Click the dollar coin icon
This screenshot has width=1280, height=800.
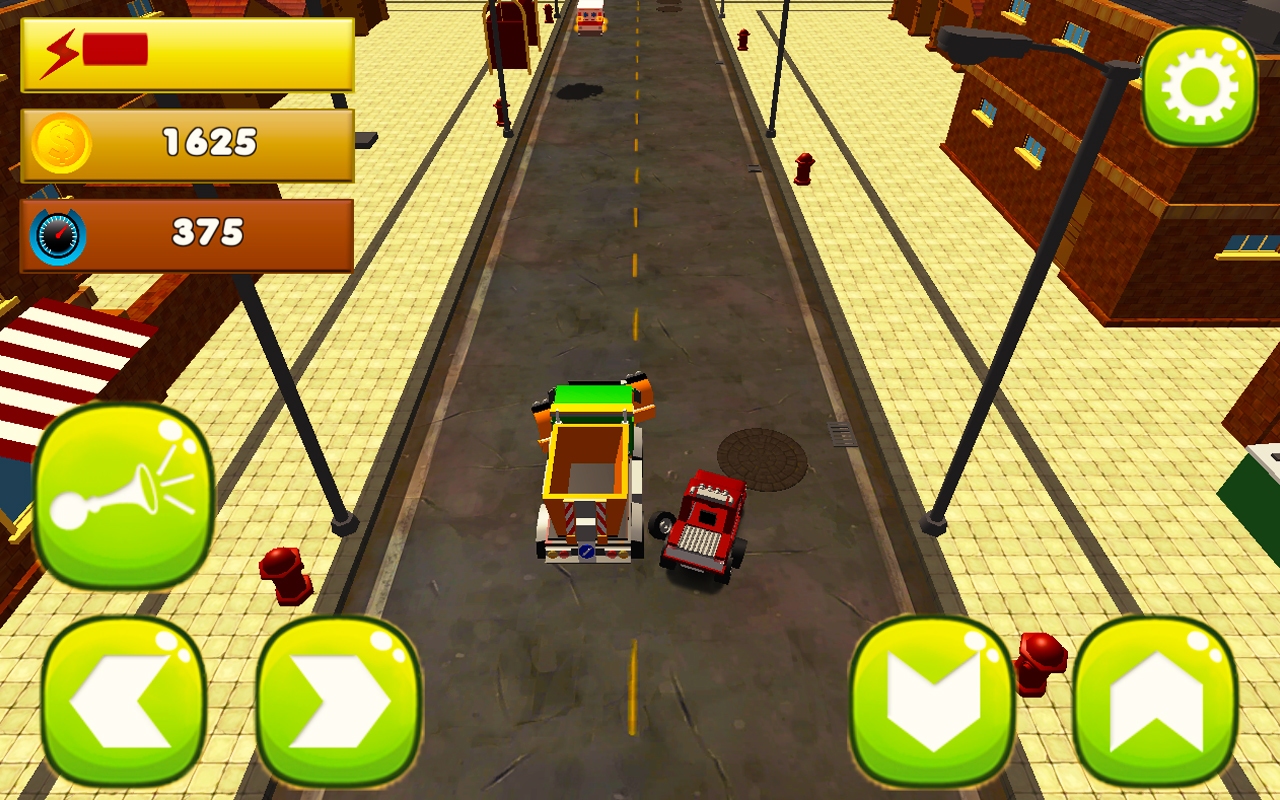click(62, 143)
